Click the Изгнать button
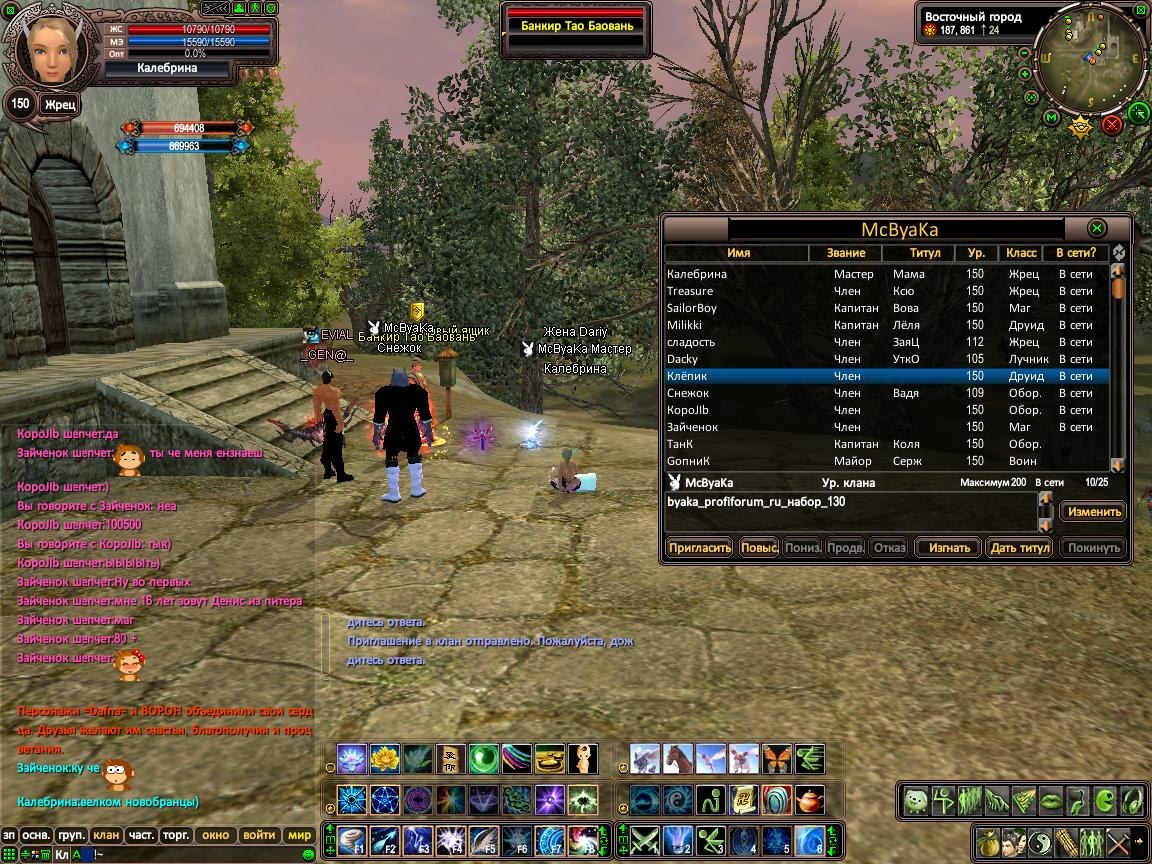The width and height of the screenshot is (1152, 864). pyautogui.click(x=948, y=548)
